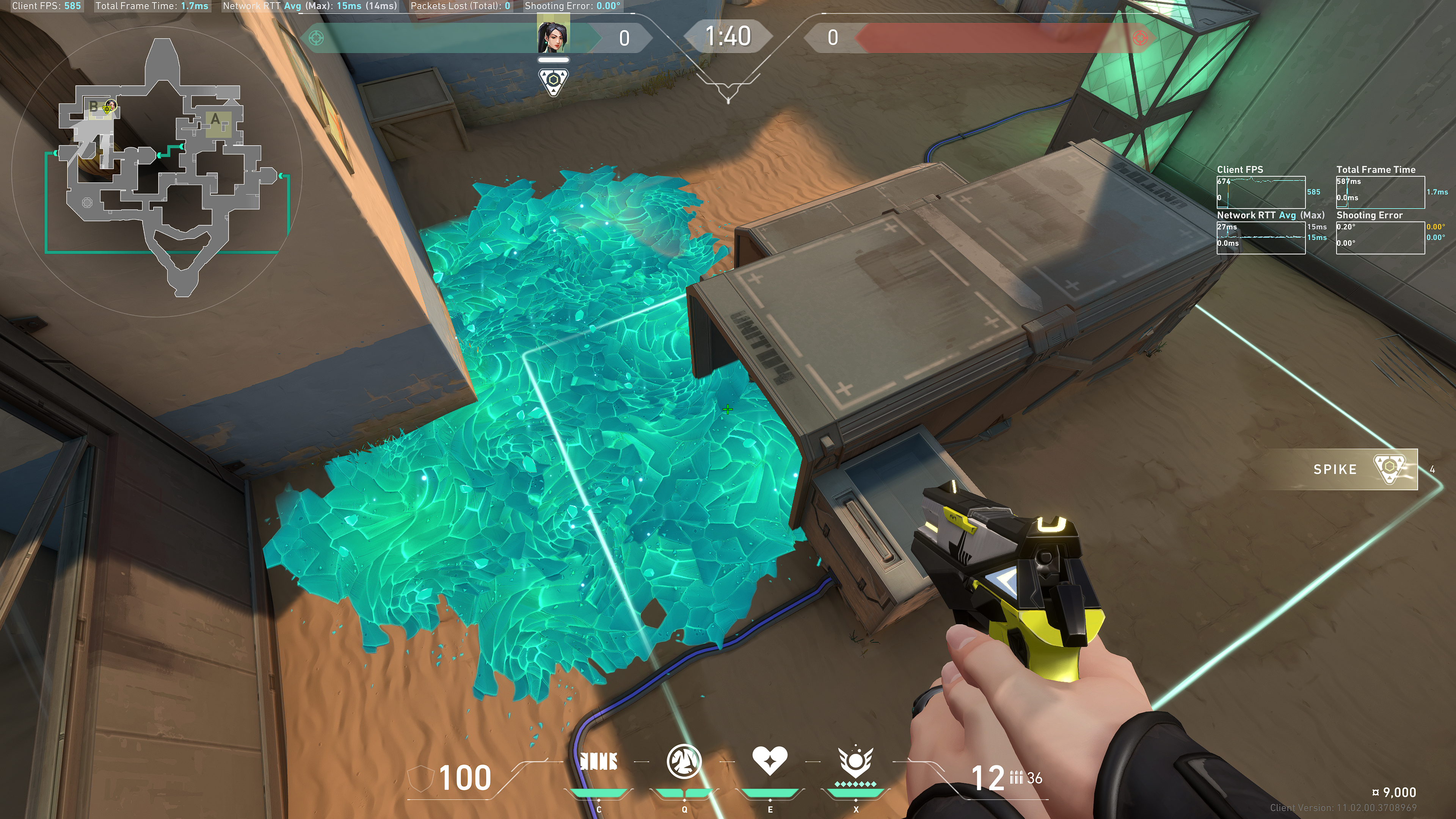Click the spike carrier icon below the portrait
Image resolution: width=1456 pixels, height=819 pixels.
(x=553, y=82)
